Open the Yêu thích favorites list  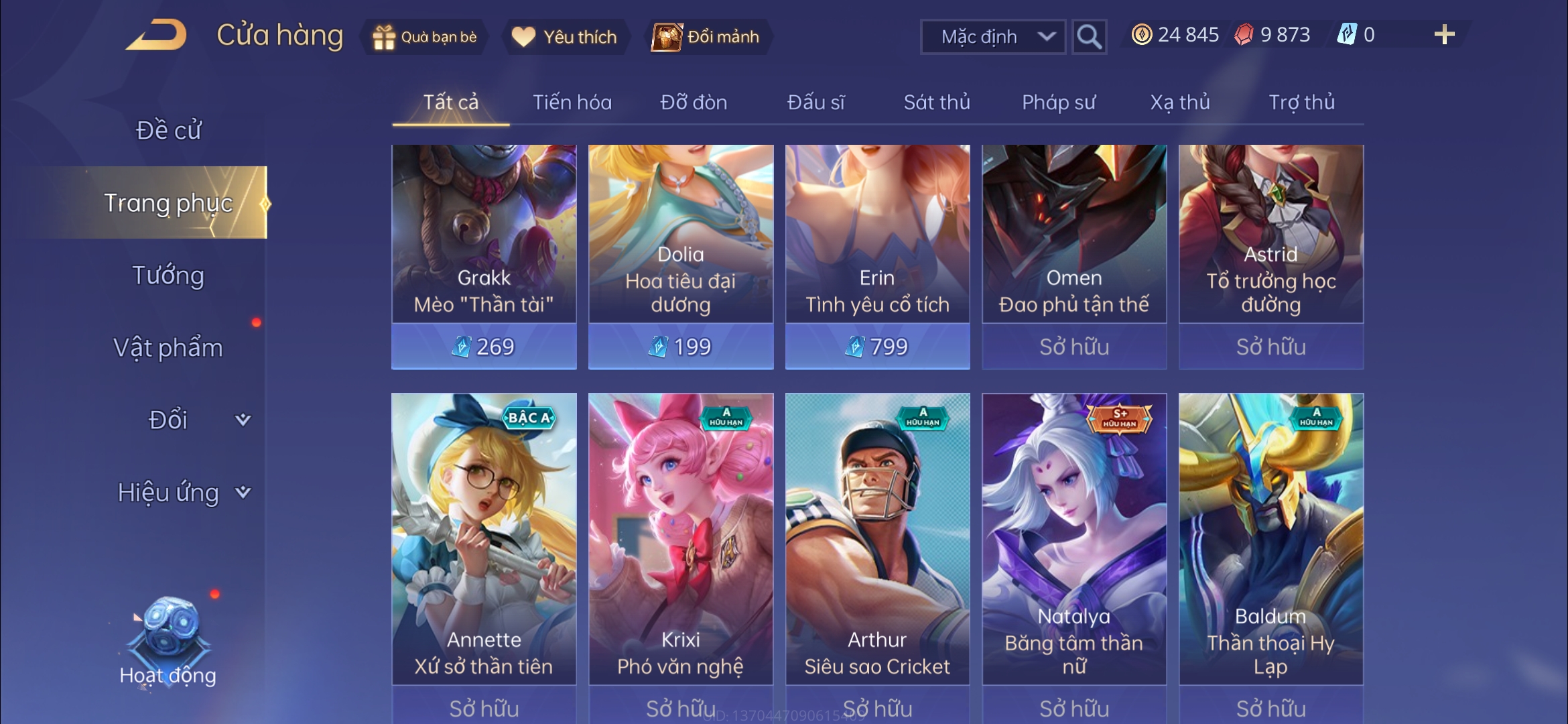564,37
